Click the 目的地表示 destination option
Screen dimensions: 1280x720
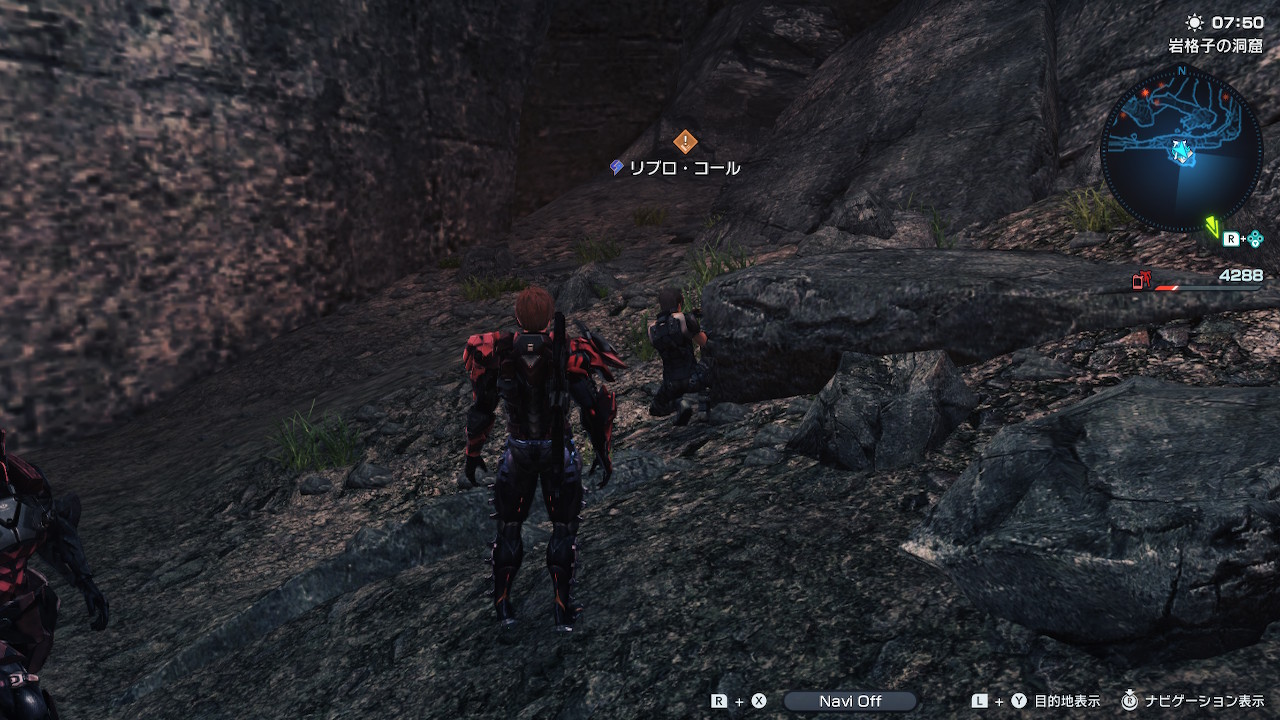point(1067,701)
